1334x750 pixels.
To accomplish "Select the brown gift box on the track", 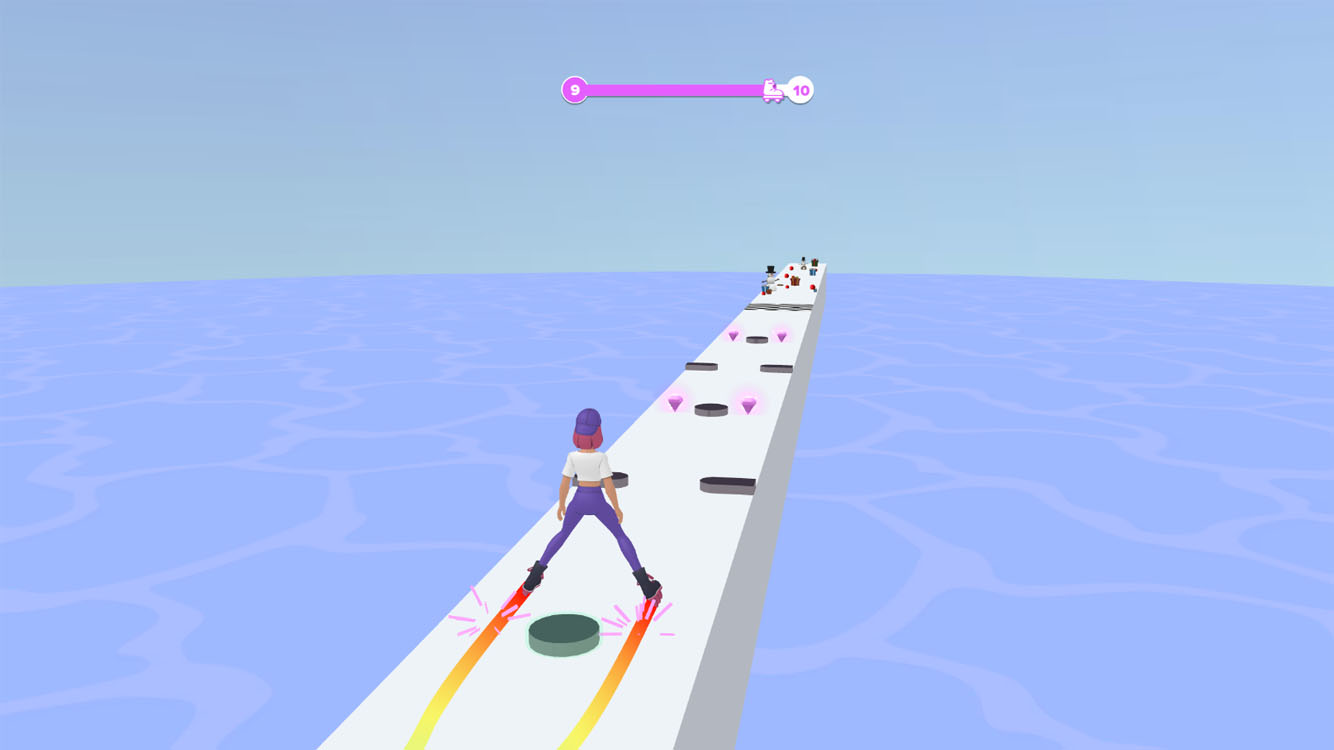I will point(794,281).
